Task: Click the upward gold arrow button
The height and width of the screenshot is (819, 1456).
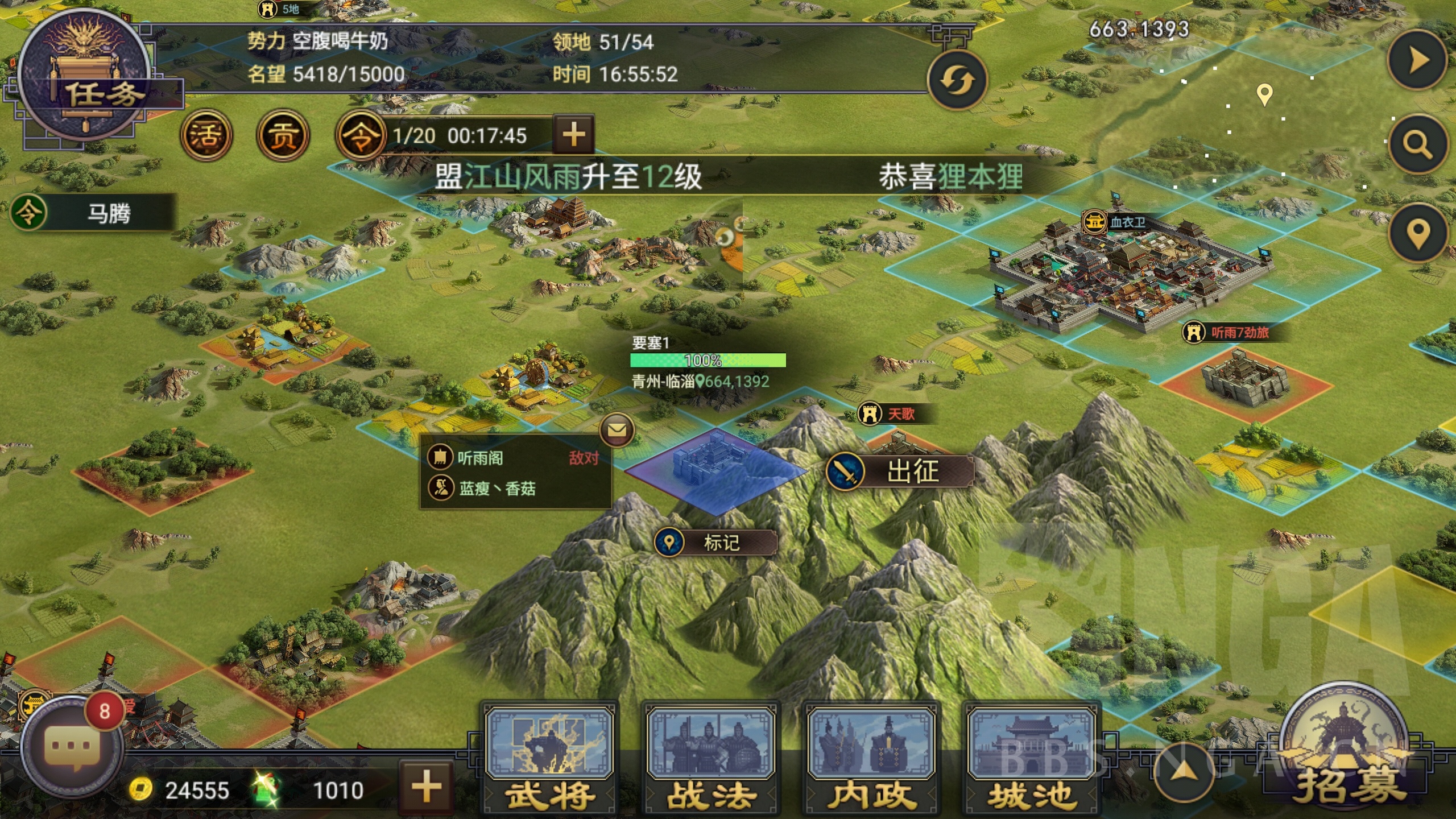Action: click(x=1186, y=772)
